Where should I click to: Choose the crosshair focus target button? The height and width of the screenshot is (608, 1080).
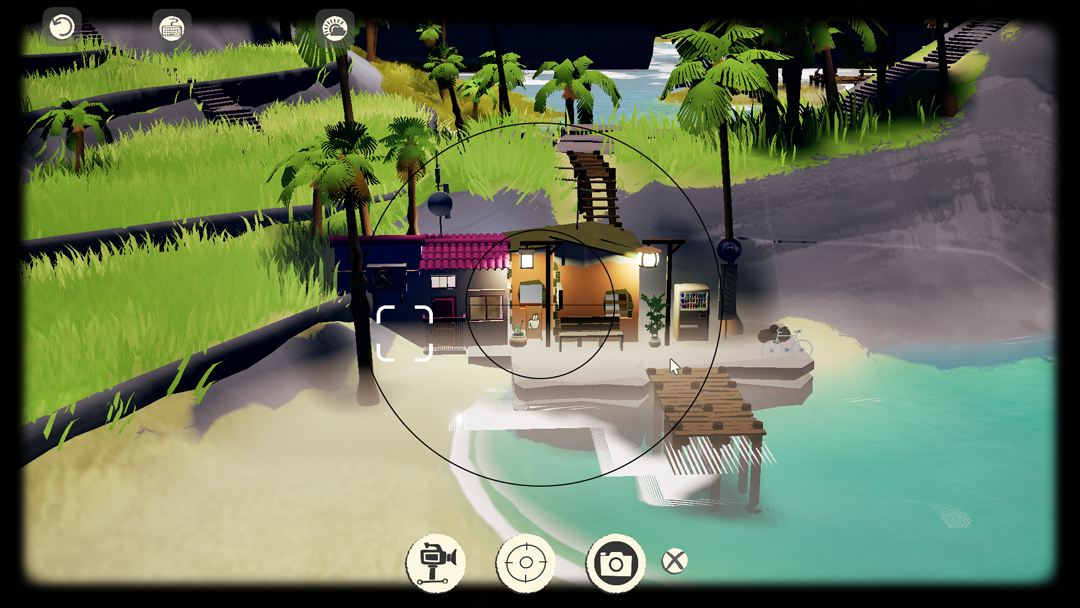[526, 563]
